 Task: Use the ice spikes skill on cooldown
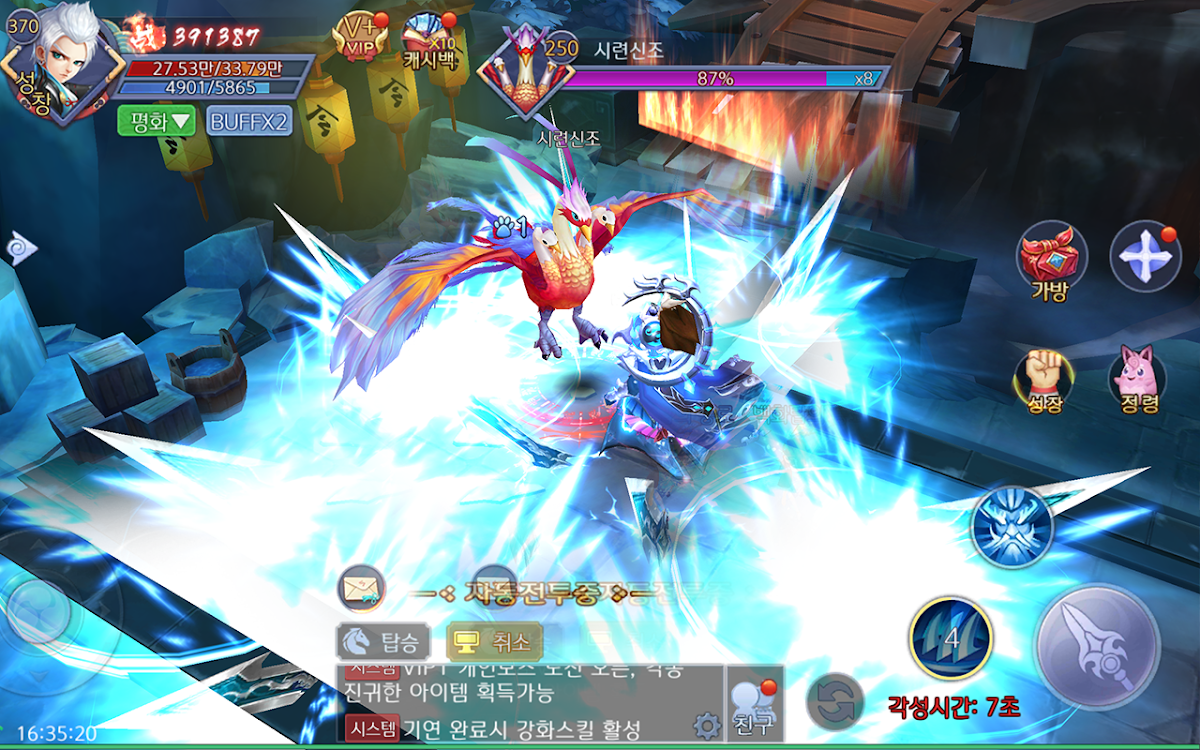(950, 638)
